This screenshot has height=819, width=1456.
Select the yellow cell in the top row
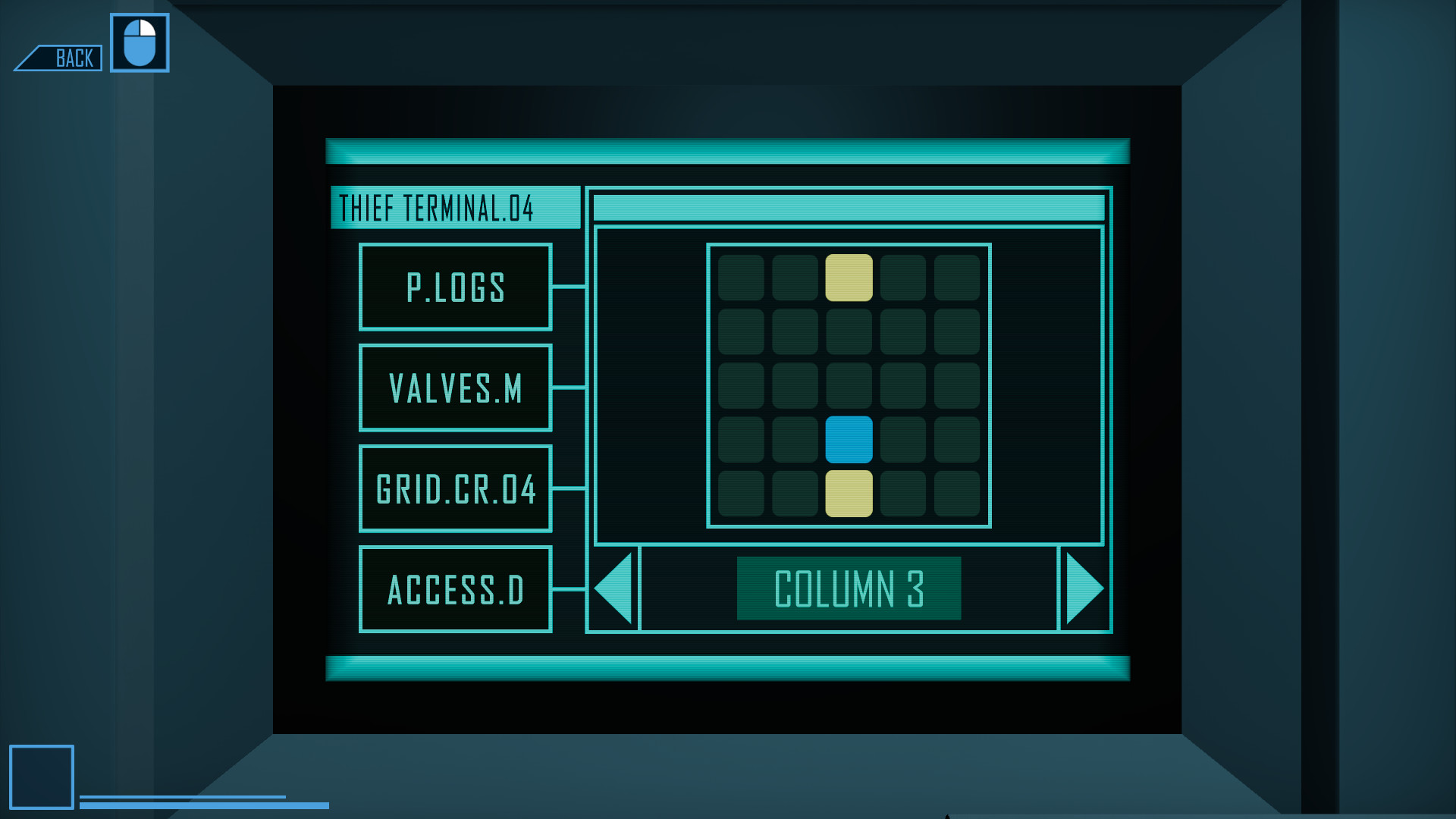click(x=849, y=277)
